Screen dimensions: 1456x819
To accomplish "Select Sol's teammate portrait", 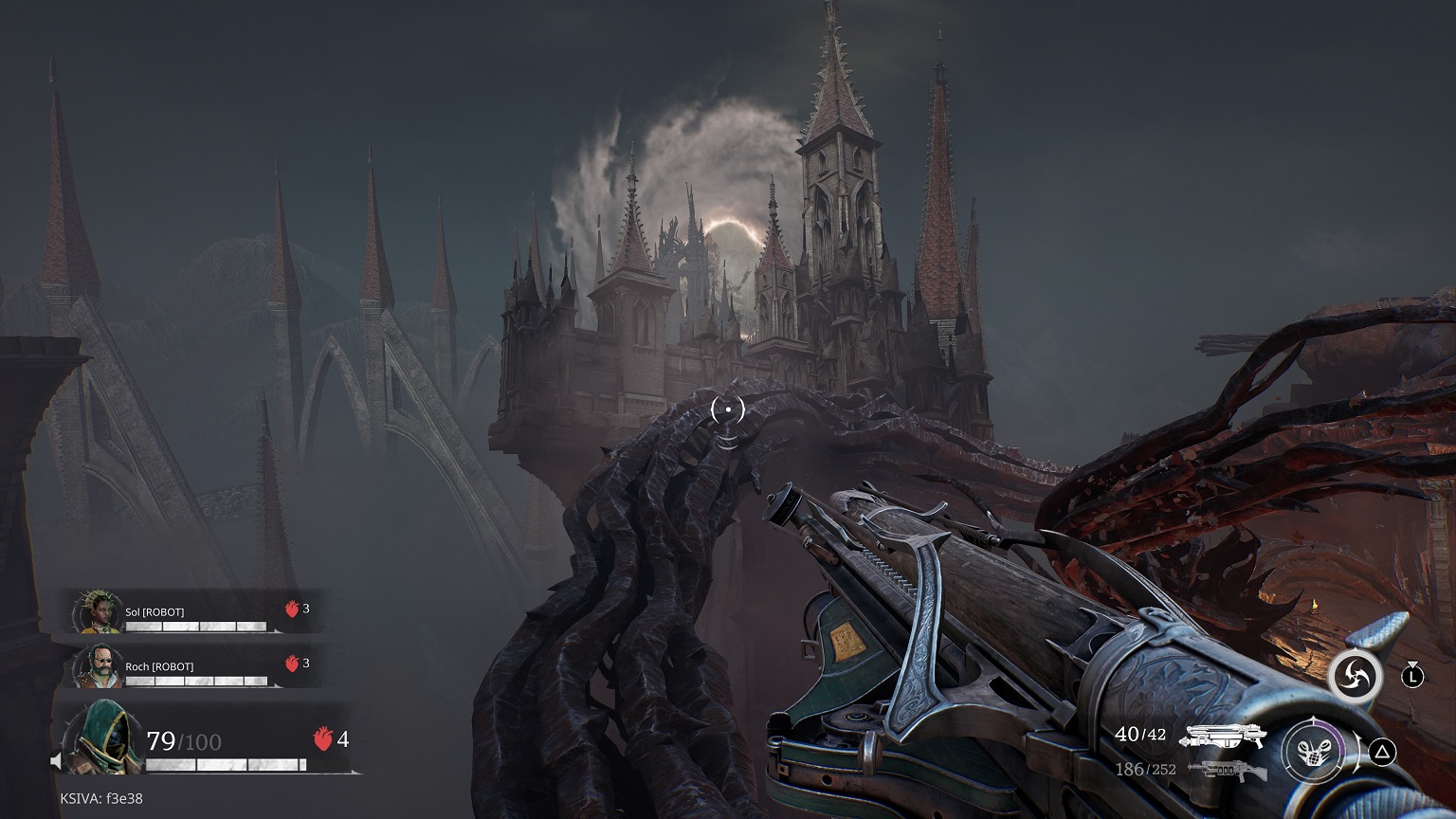I will pos(95,613).
